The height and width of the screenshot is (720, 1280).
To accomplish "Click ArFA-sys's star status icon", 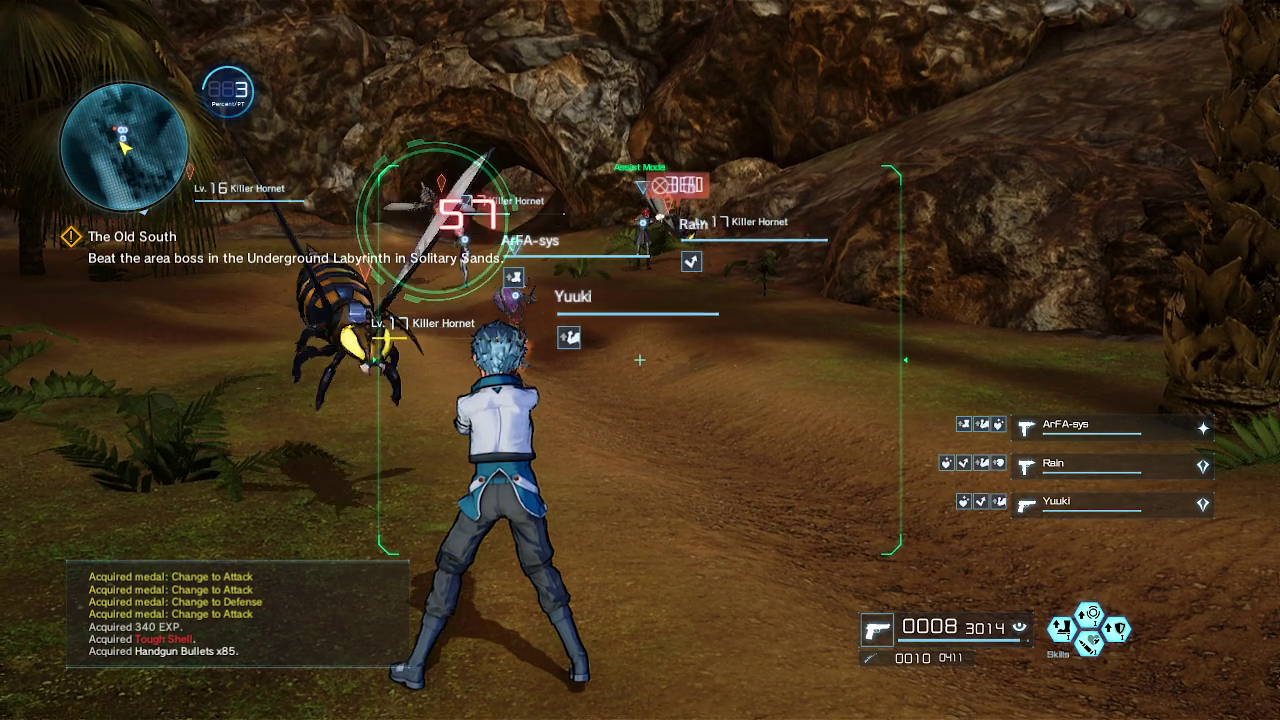I will [1203, 428].
